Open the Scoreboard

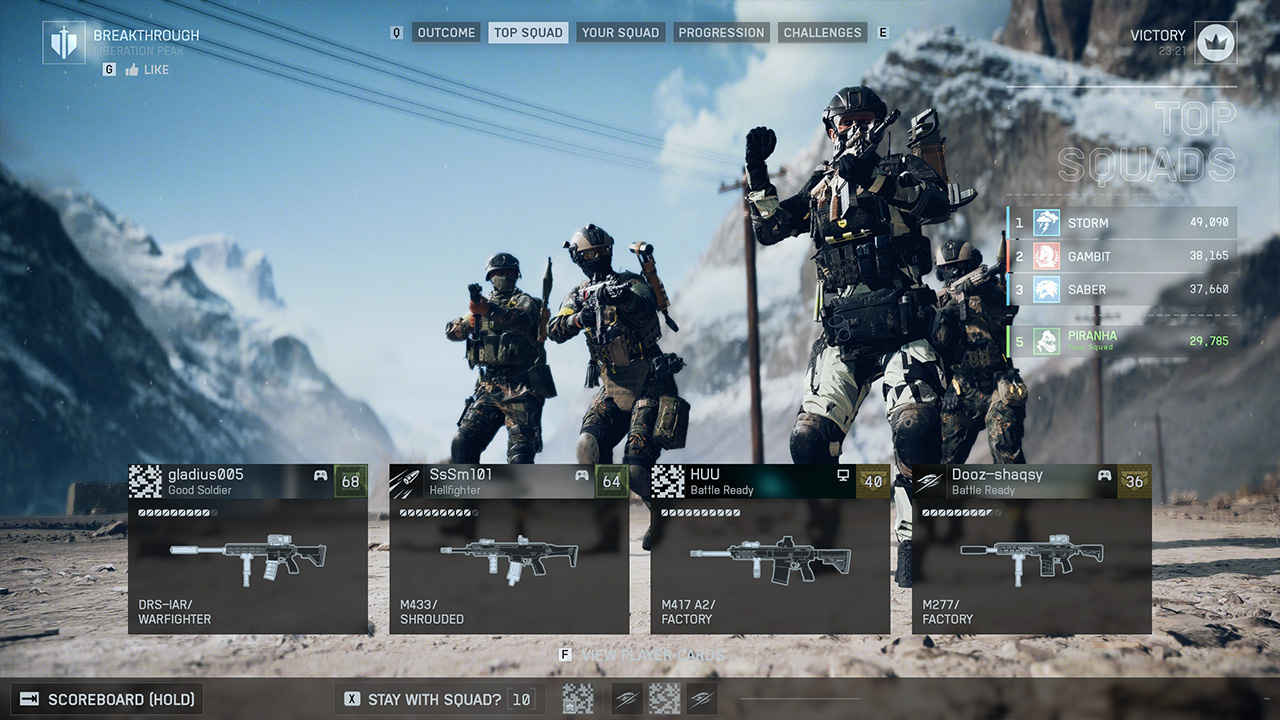pyautogui.click(x=108, y=699)
